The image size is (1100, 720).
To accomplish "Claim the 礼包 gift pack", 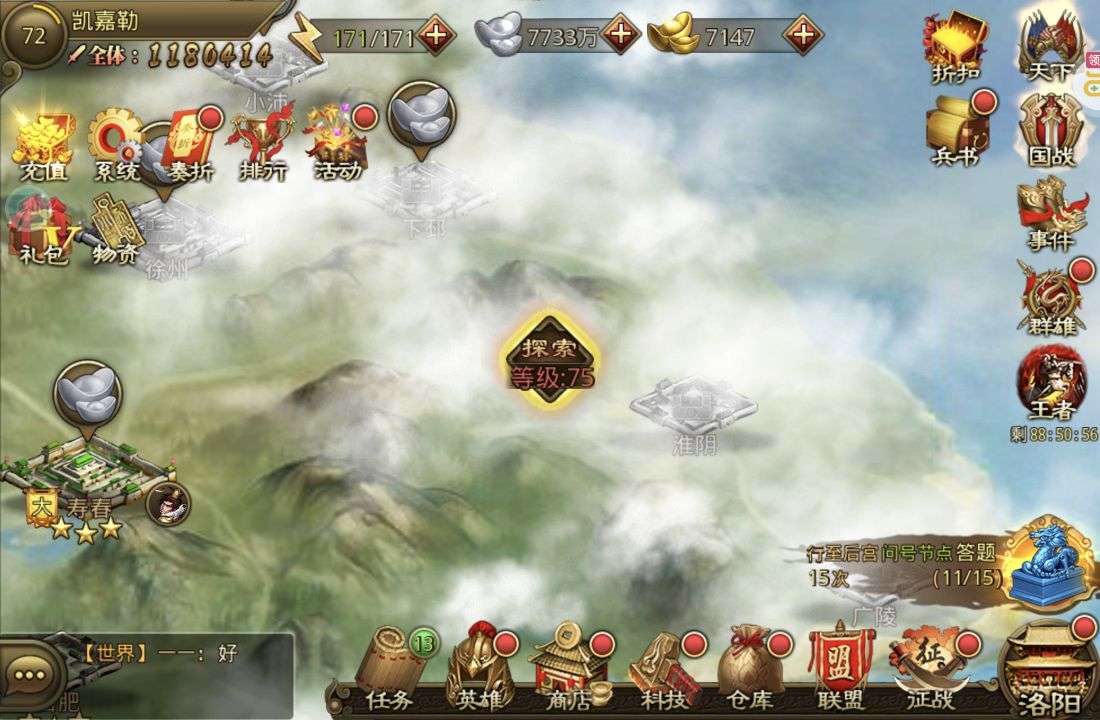I will (x=40, y=230).
